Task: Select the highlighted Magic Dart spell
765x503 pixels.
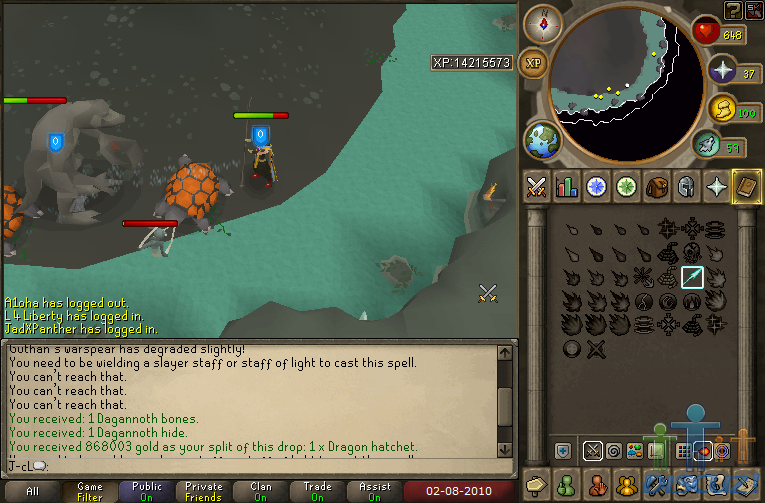Action: tap(693, 276)
